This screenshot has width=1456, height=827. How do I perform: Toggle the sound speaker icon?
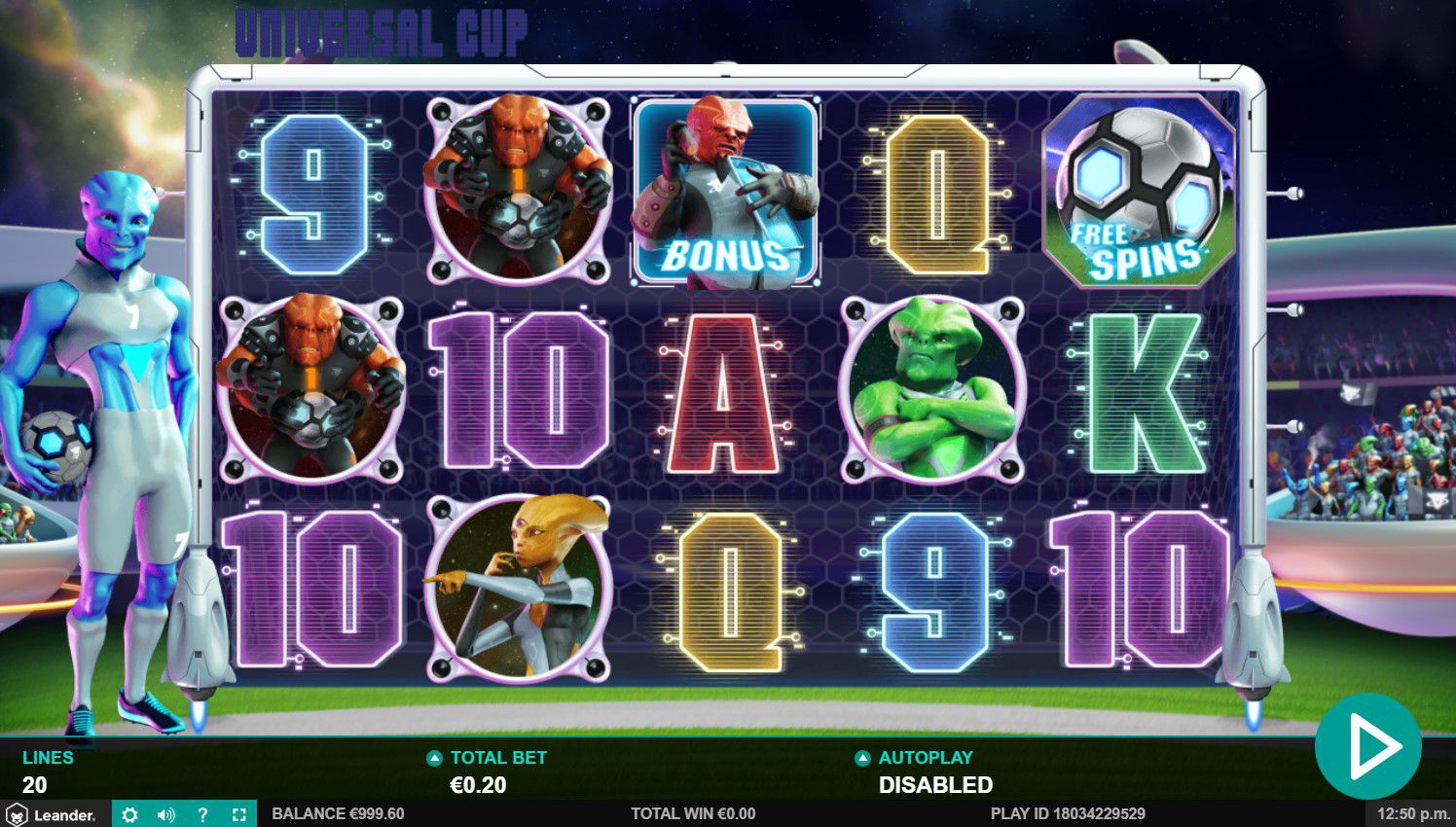(165, 814)
